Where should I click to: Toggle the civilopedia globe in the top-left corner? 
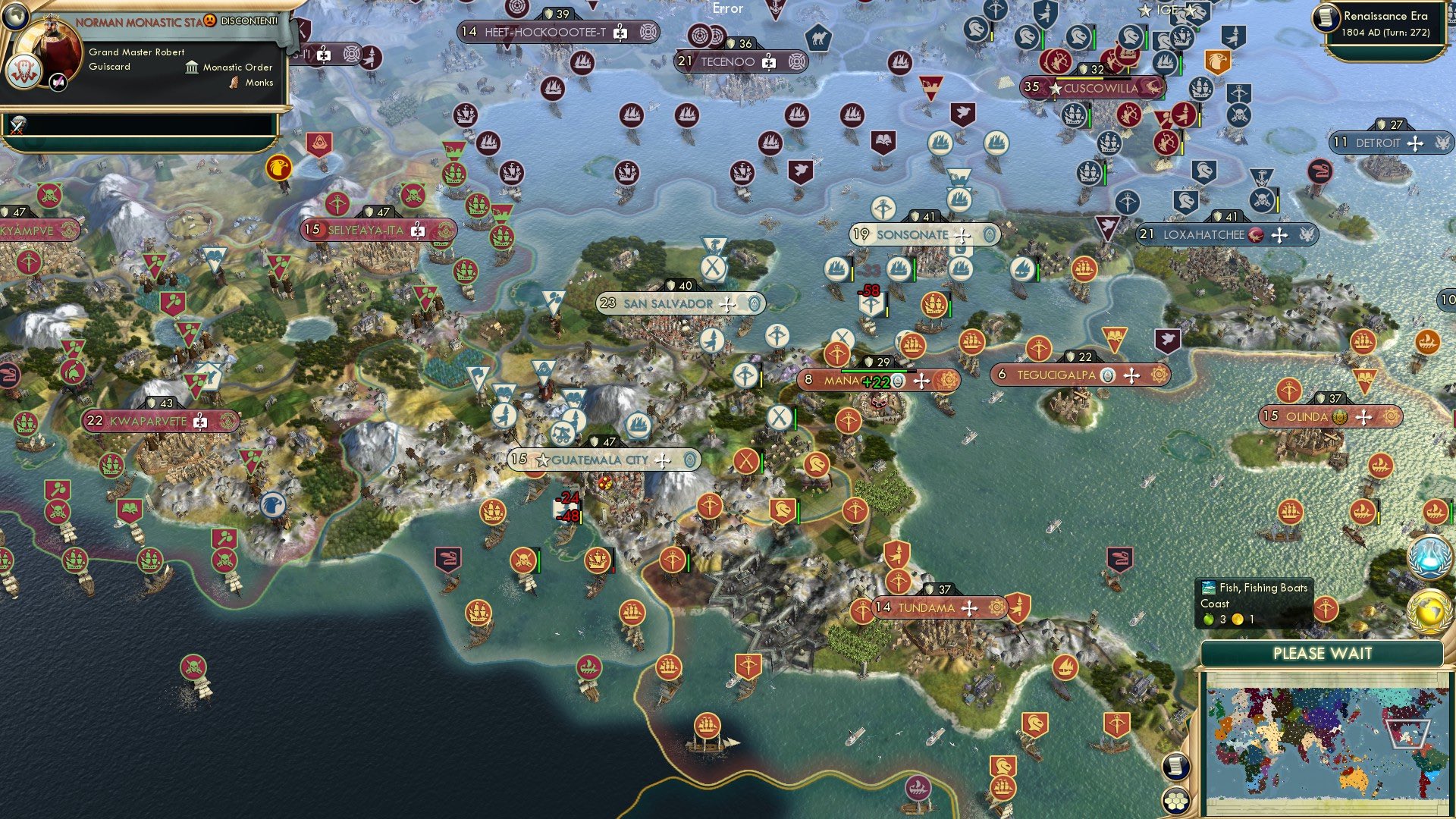17,17
